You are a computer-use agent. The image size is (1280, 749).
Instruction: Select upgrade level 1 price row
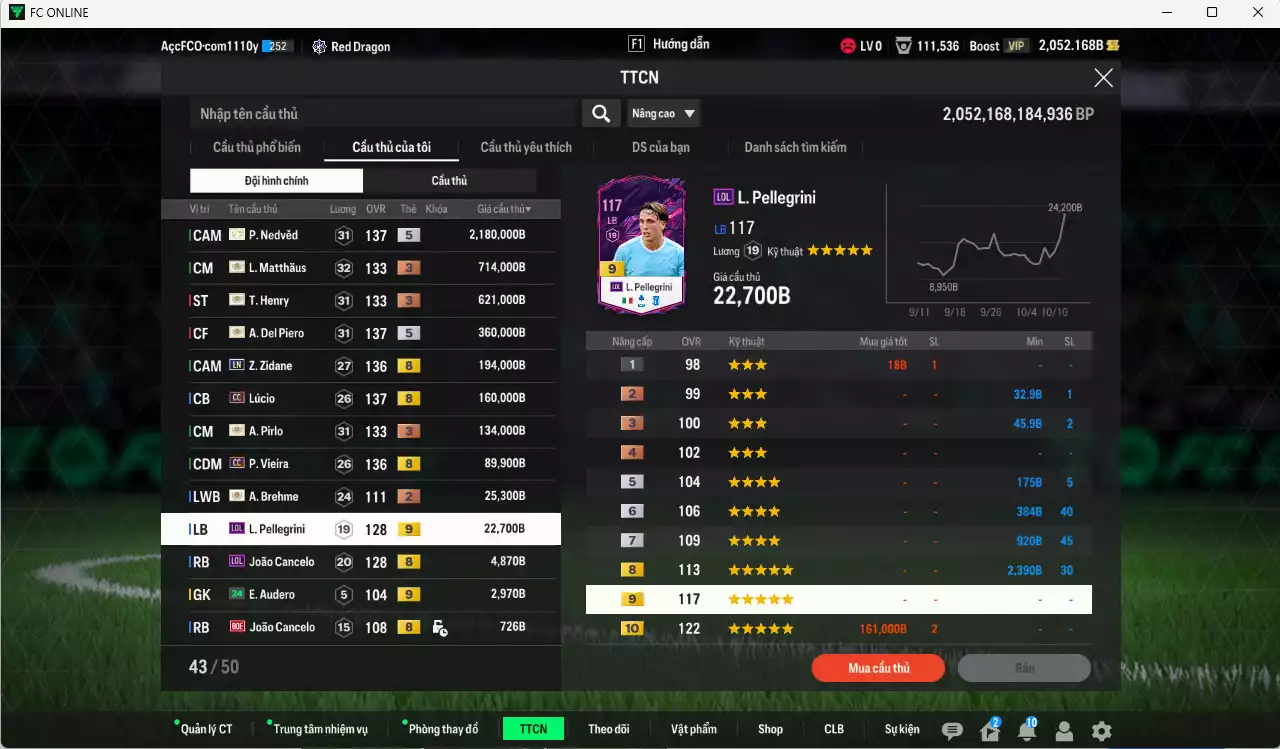click(x=838, y=365)
